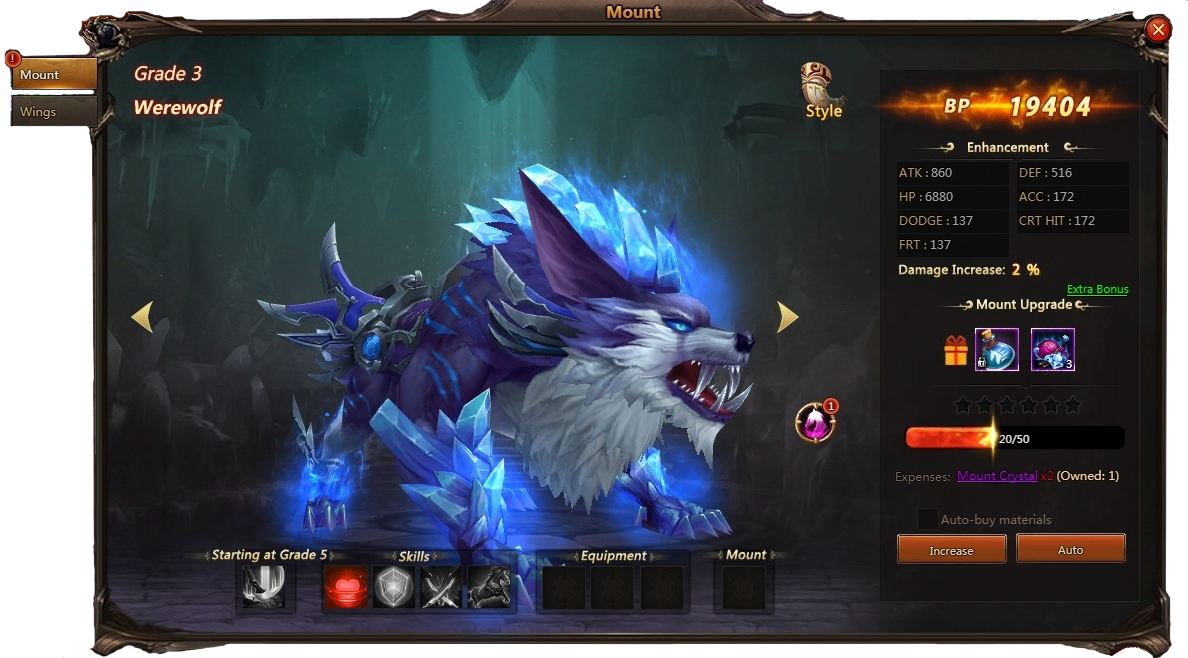View the red heart skill

pos(345,587)
